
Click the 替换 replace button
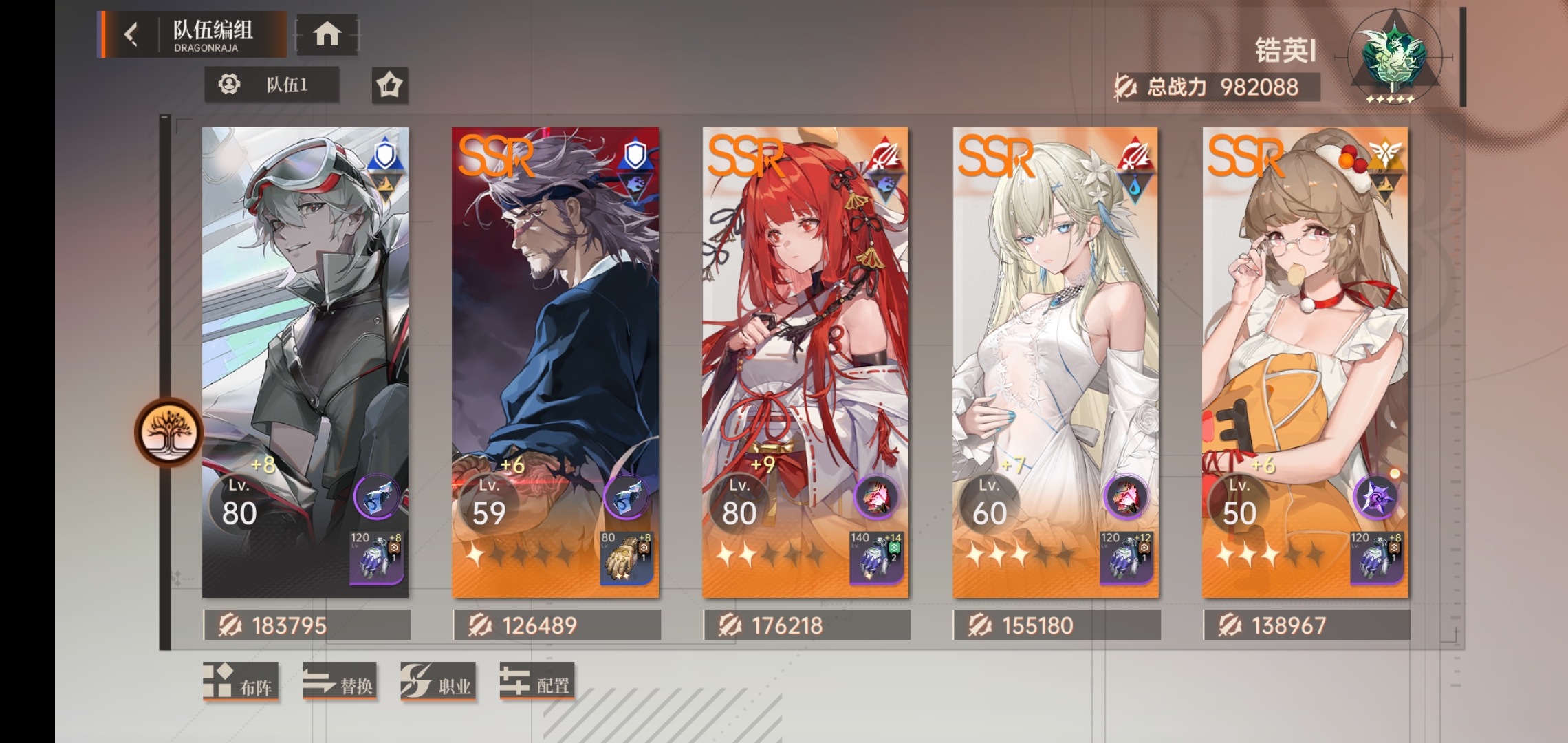[x=340, y=681]
